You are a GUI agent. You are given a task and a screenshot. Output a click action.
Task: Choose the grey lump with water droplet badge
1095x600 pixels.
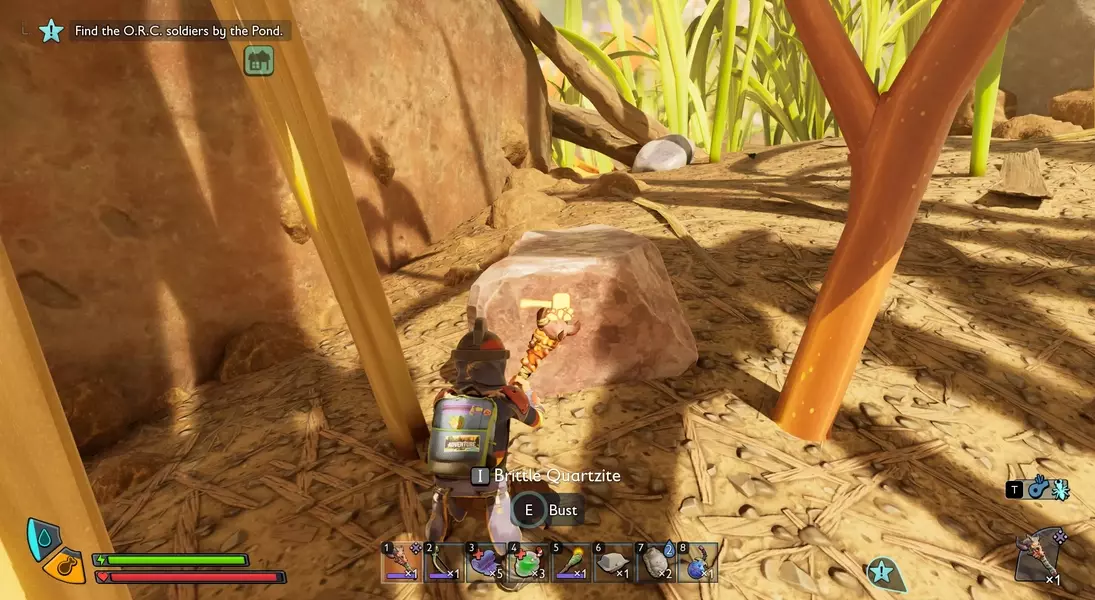point(655,563)
